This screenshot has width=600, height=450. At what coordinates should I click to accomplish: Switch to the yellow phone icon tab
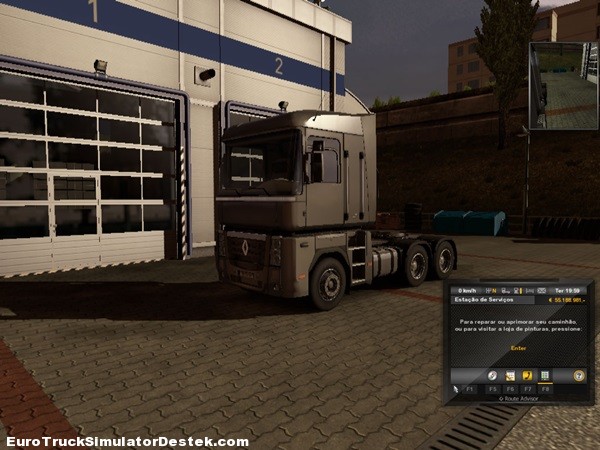click(x=527, y=375)
